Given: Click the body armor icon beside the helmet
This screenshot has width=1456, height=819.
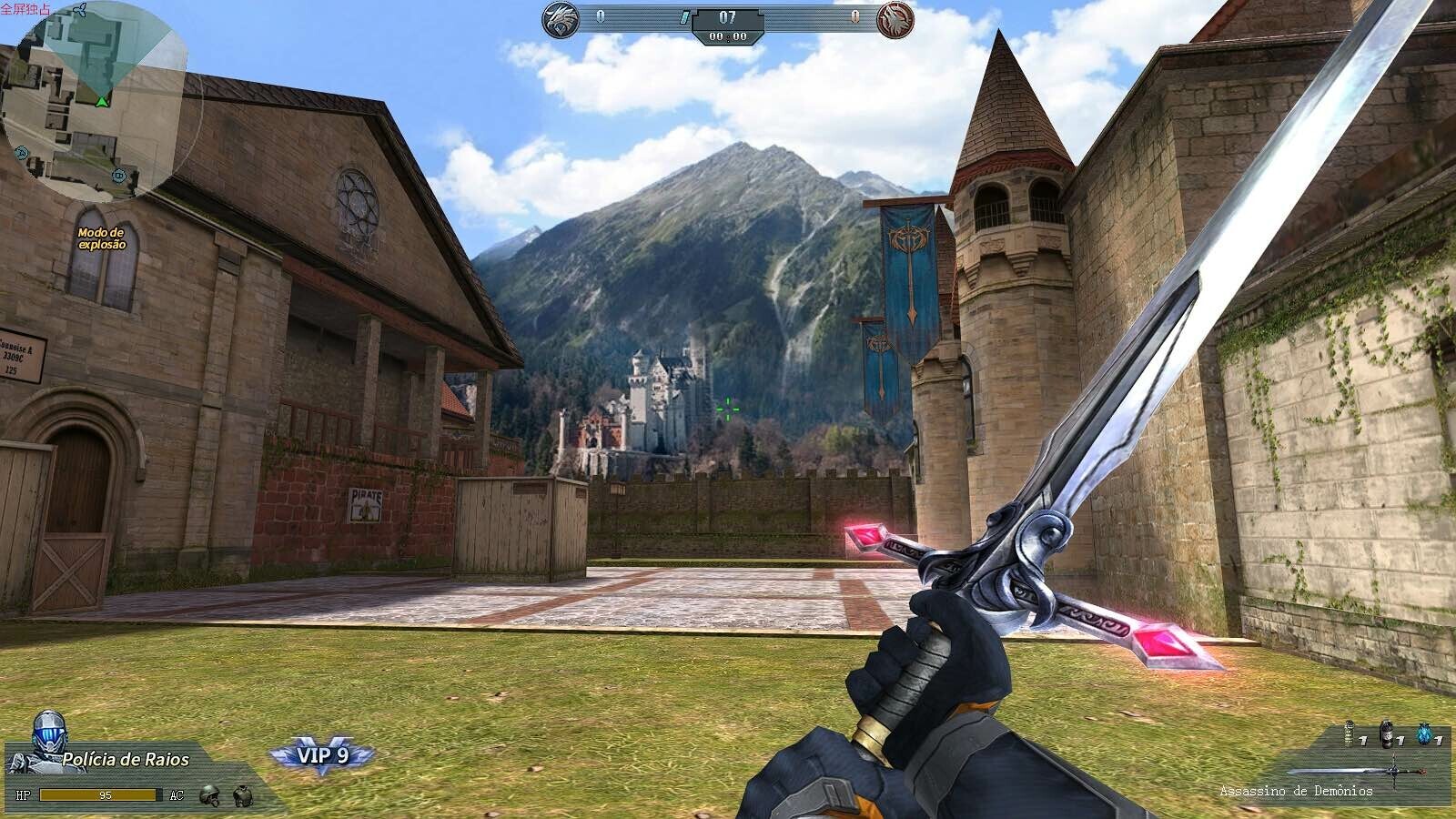Looking at the screenshot, I should pos(243,796).
